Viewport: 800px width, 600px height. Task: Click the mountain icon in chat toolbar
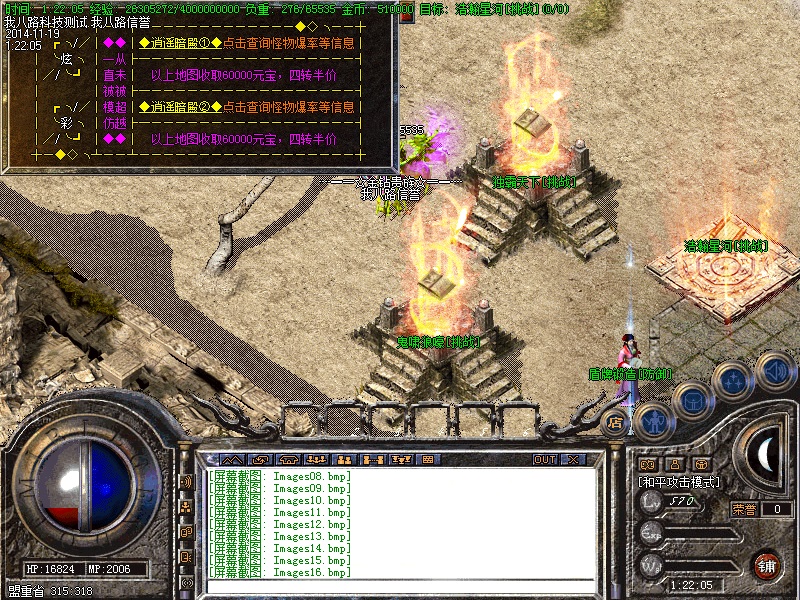[x=232, y=460]
